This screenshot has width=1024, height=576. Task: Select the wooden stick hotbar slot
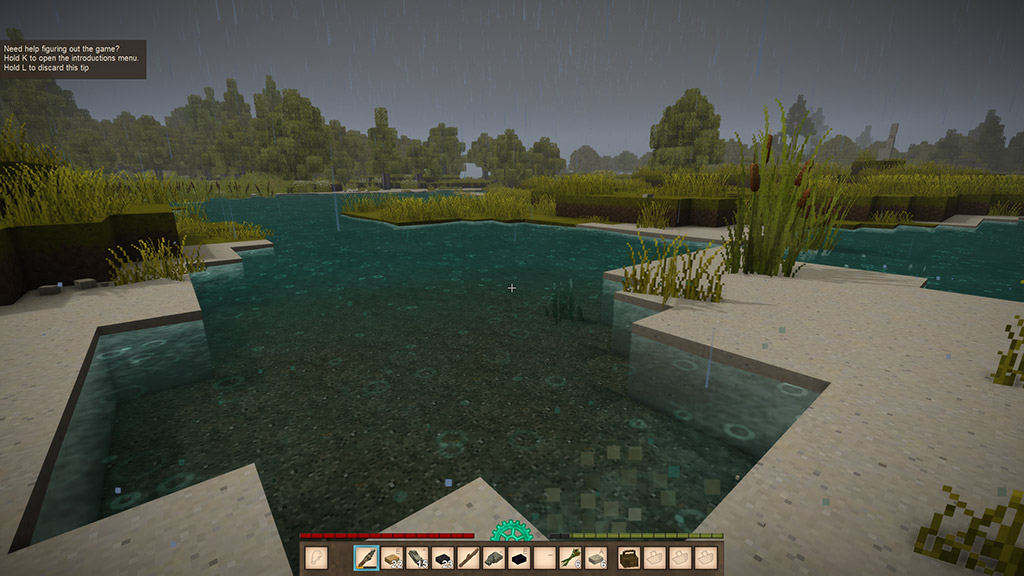point(469,558)
